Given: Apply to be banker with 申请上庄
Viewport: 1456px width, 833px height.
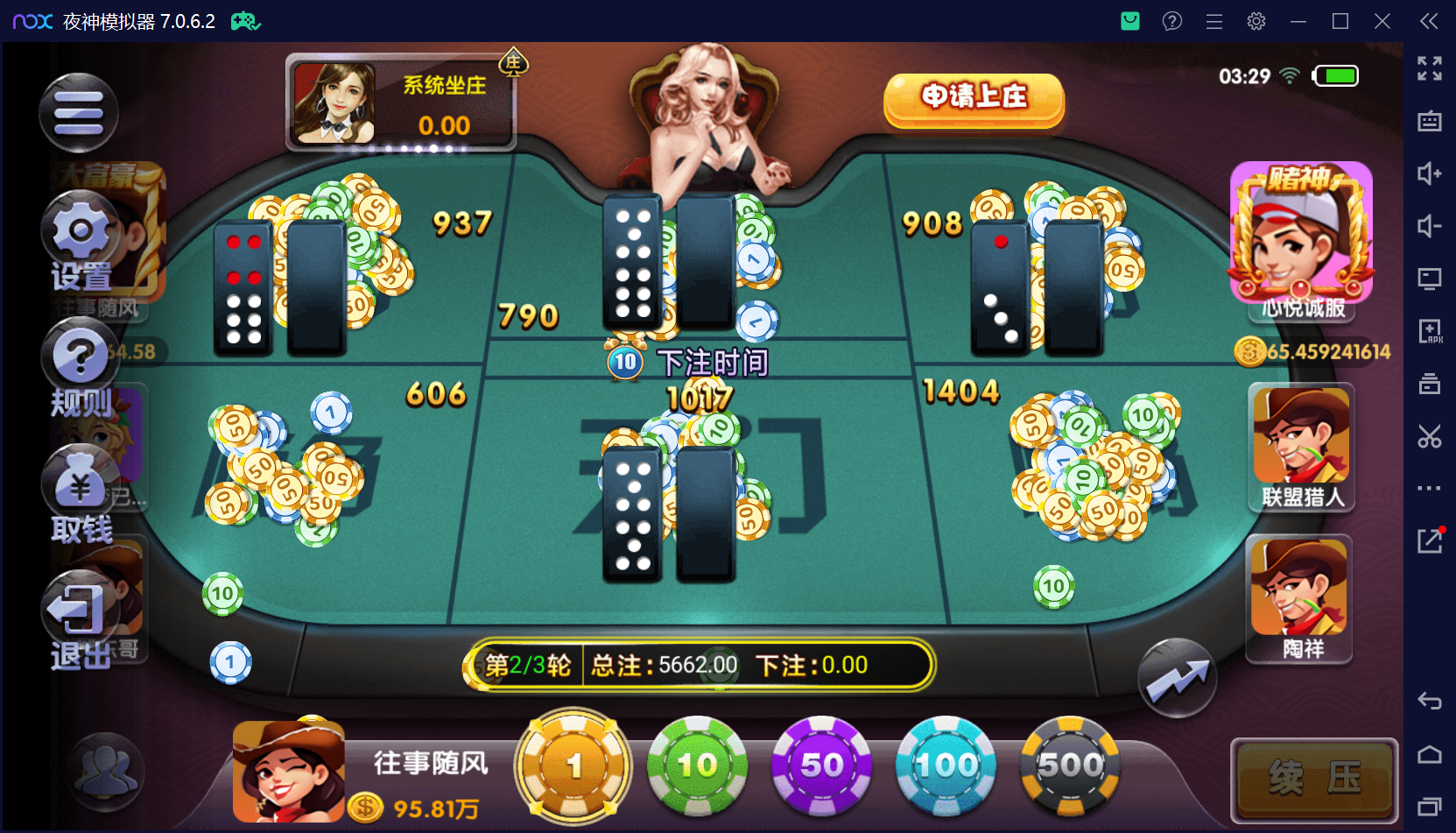Looking at the screenshot, I should pos(974,98).
